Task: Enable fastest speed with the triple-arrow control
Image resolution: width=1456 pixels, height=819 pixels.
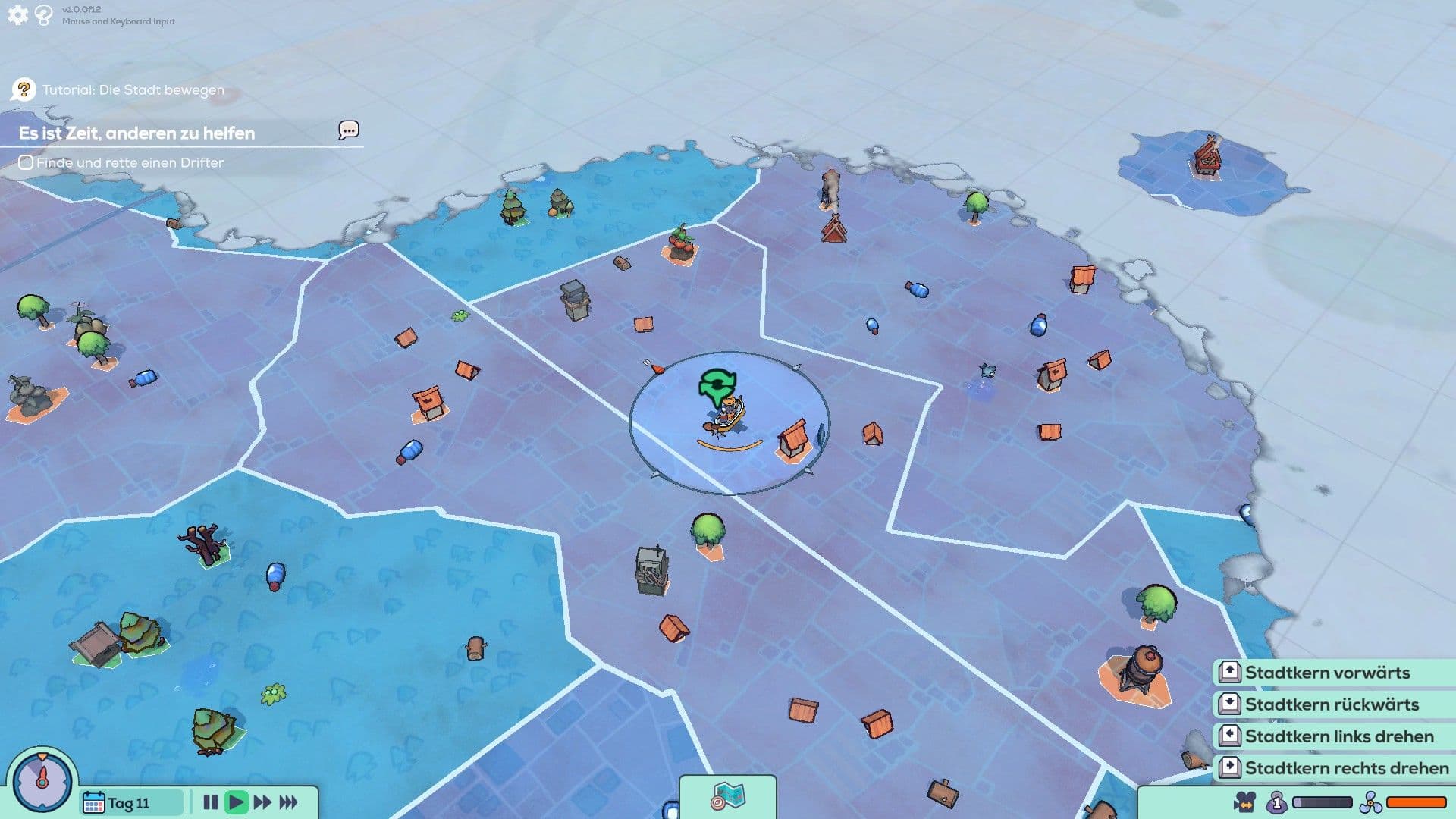Action: (x=288, y=802)
